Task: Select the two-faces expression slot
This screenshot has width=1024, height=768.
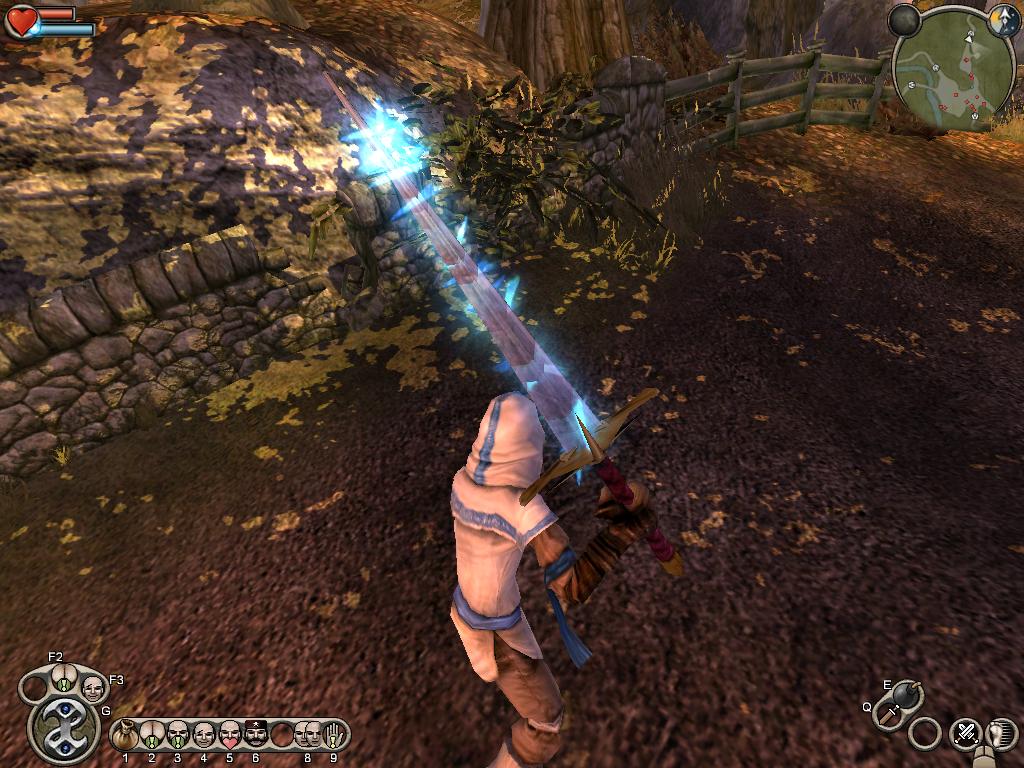Action: click(x=307, y=735)
